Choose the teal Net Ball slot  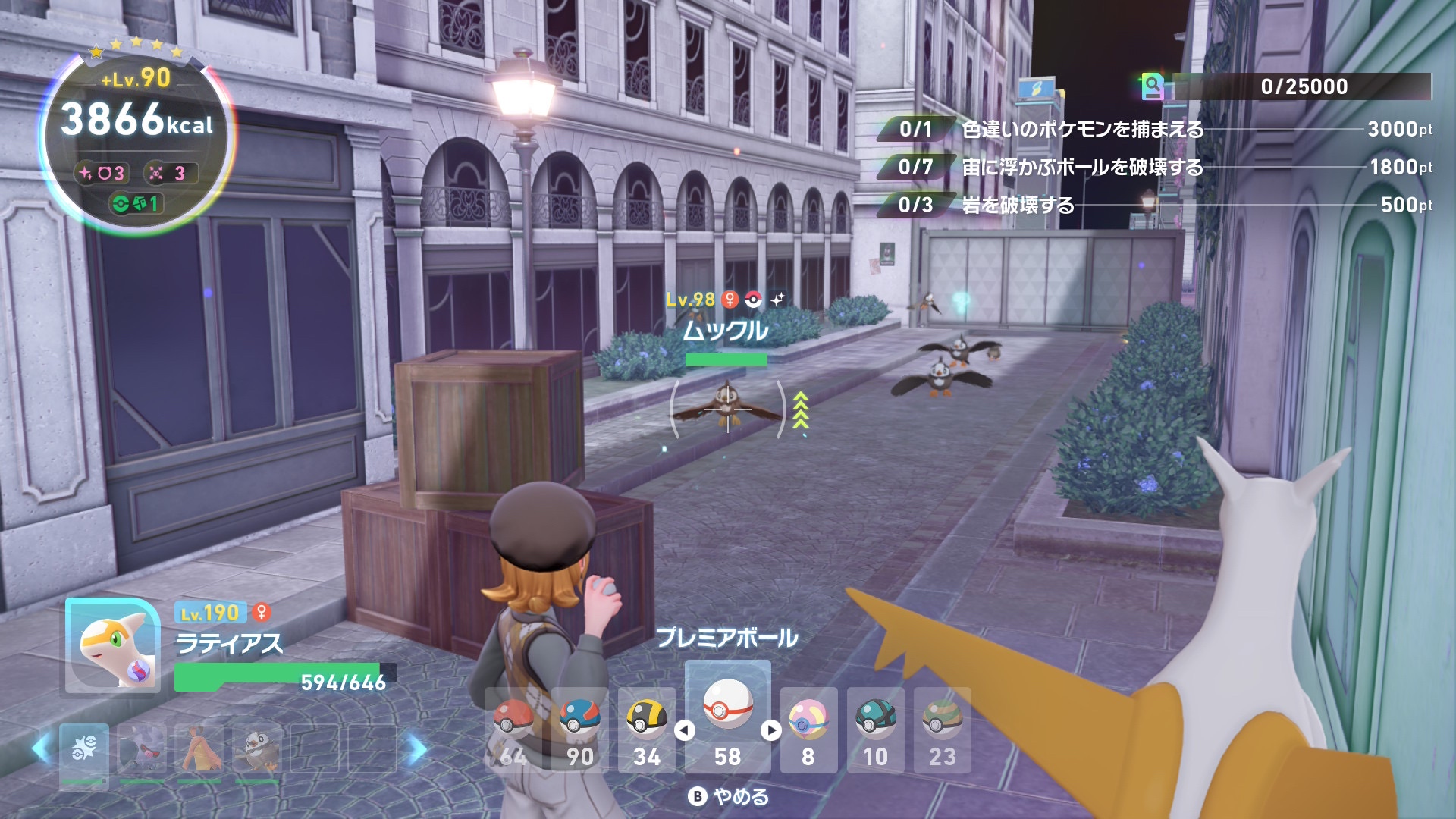pyautogui.click(x=875, y=730)
